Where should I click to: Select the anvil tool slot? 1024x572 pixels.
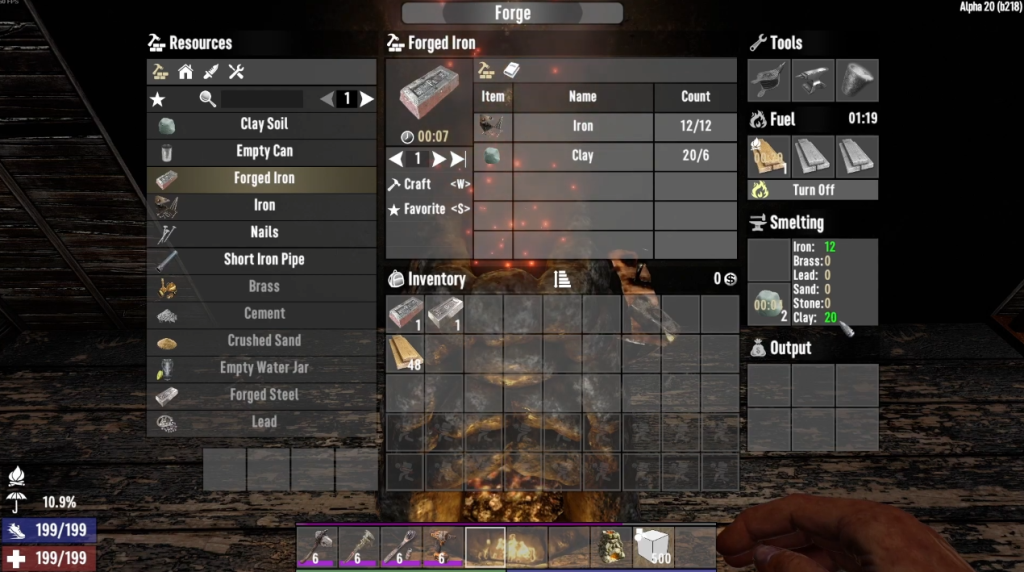814,81
